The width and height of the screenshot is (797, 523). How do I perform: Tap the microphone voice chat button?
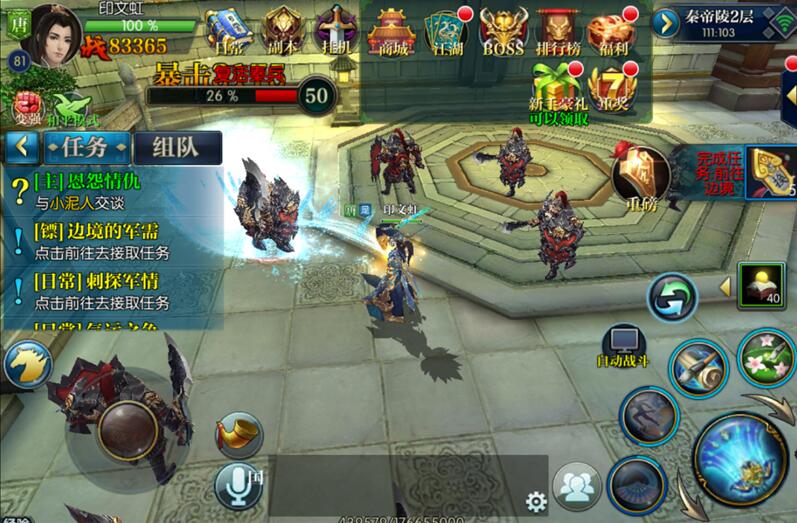tap(238, 485)
